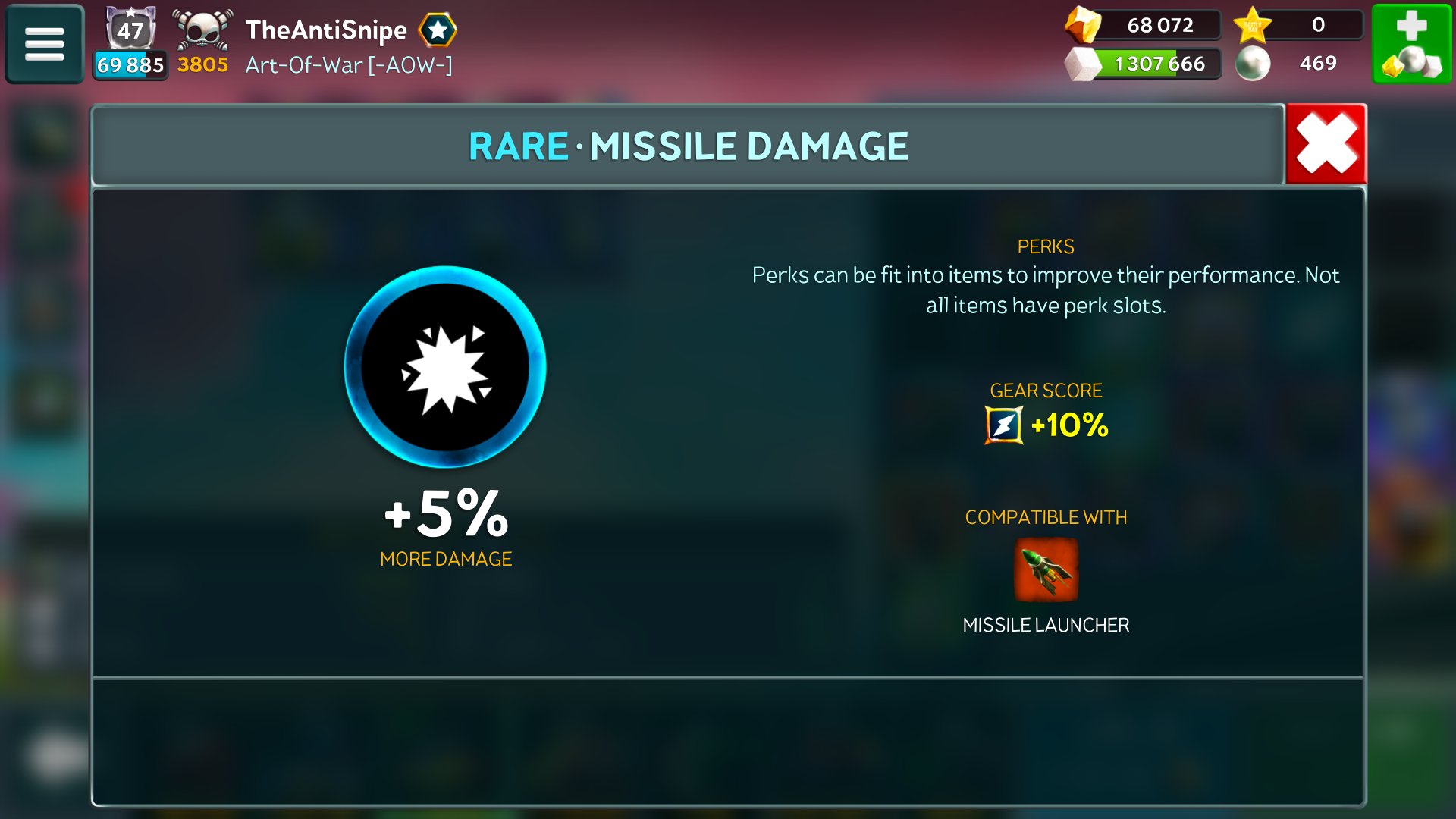The image size is (1456, 819).
Task: Close the Rare Missile Damage popup
Action: tap(1326, 144)
